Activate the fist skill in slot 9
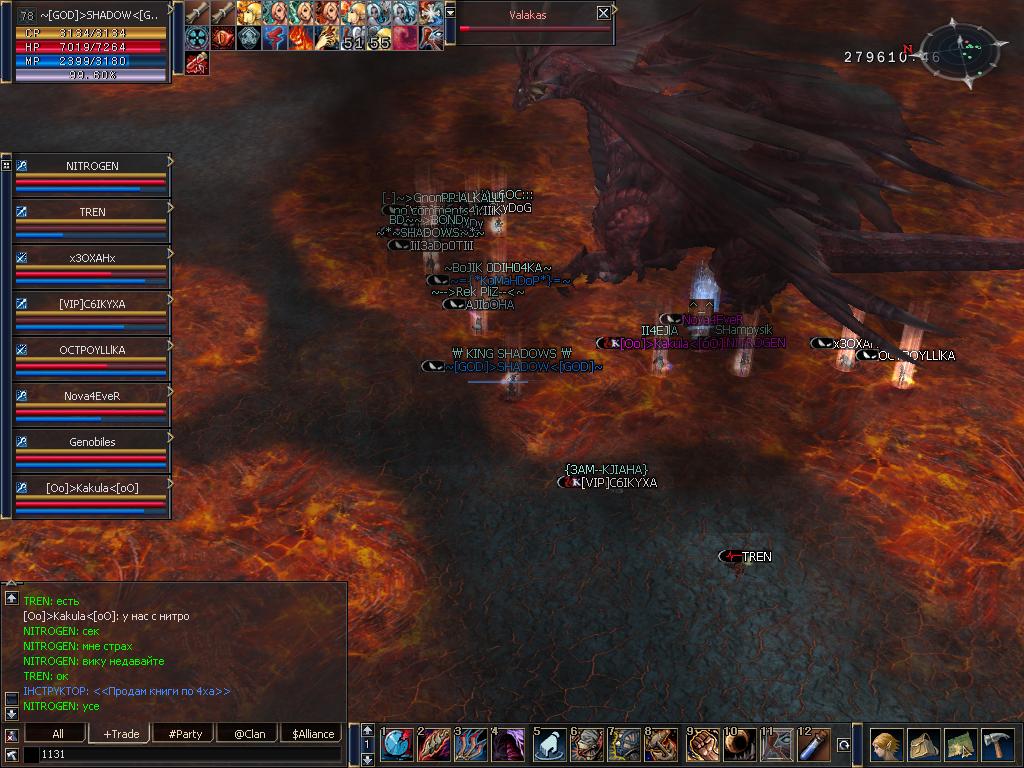Viewport: 1024px width, 768px height. [700, 745]
